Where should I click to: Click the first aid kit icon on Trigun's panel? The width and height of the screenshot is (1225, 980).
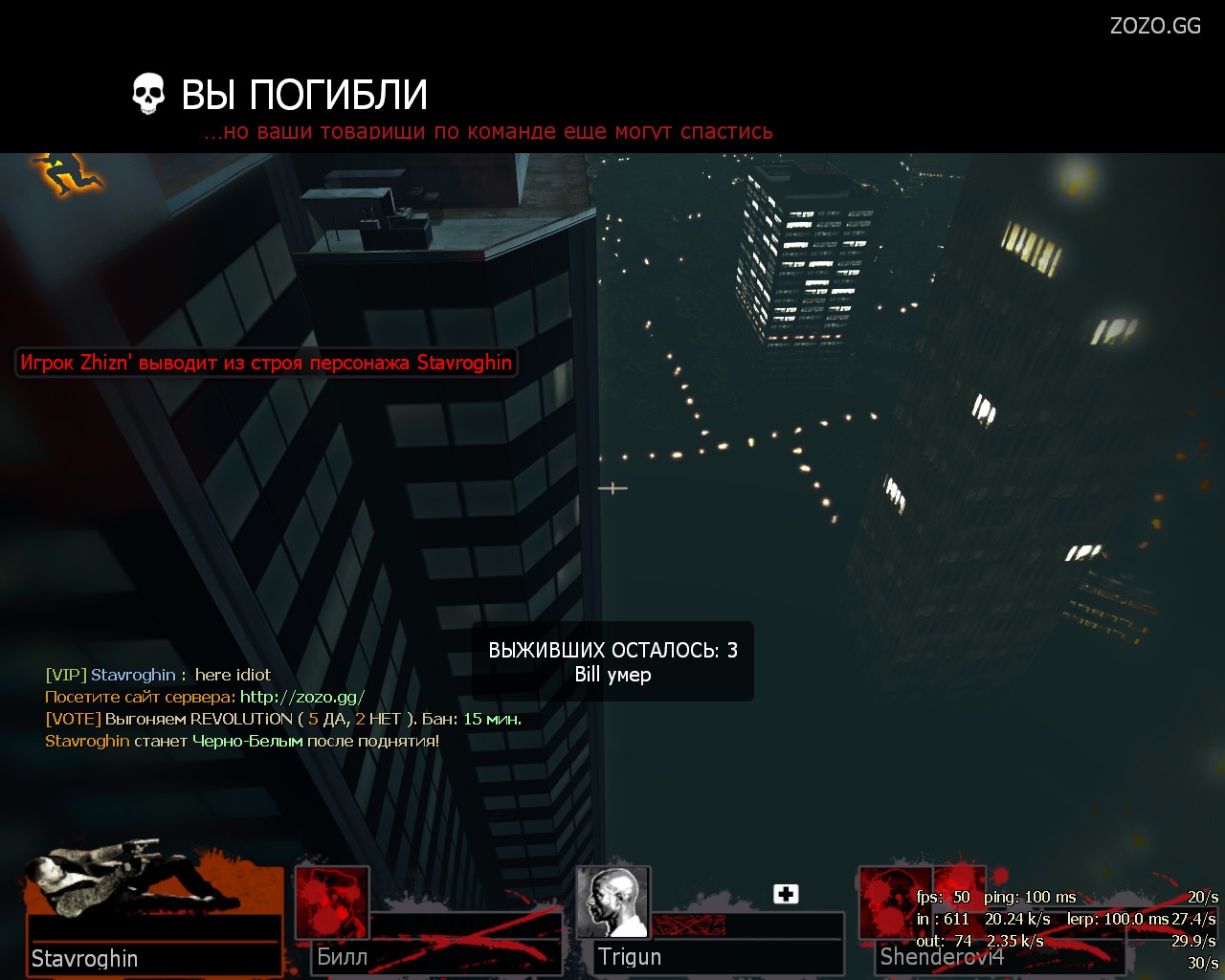786,894
